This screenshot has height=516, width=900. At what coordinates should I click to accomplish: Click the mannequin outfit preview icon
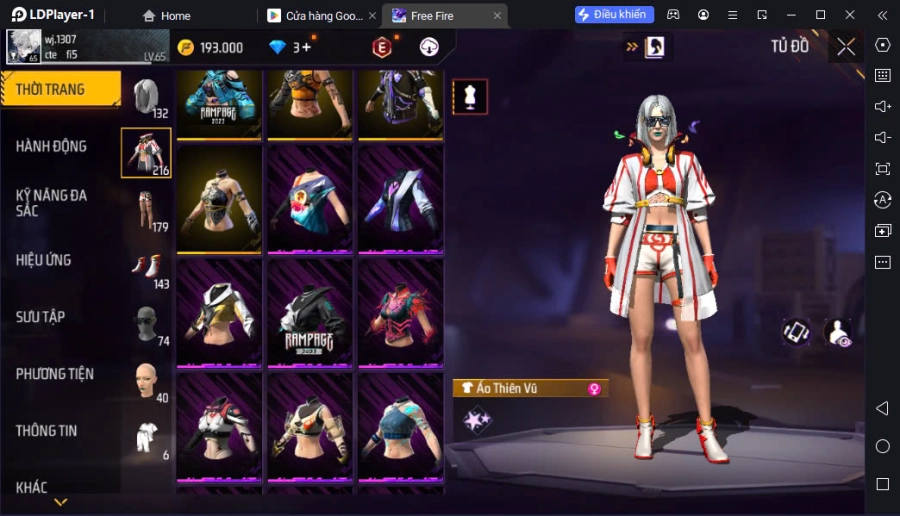[x=470, y=97]
